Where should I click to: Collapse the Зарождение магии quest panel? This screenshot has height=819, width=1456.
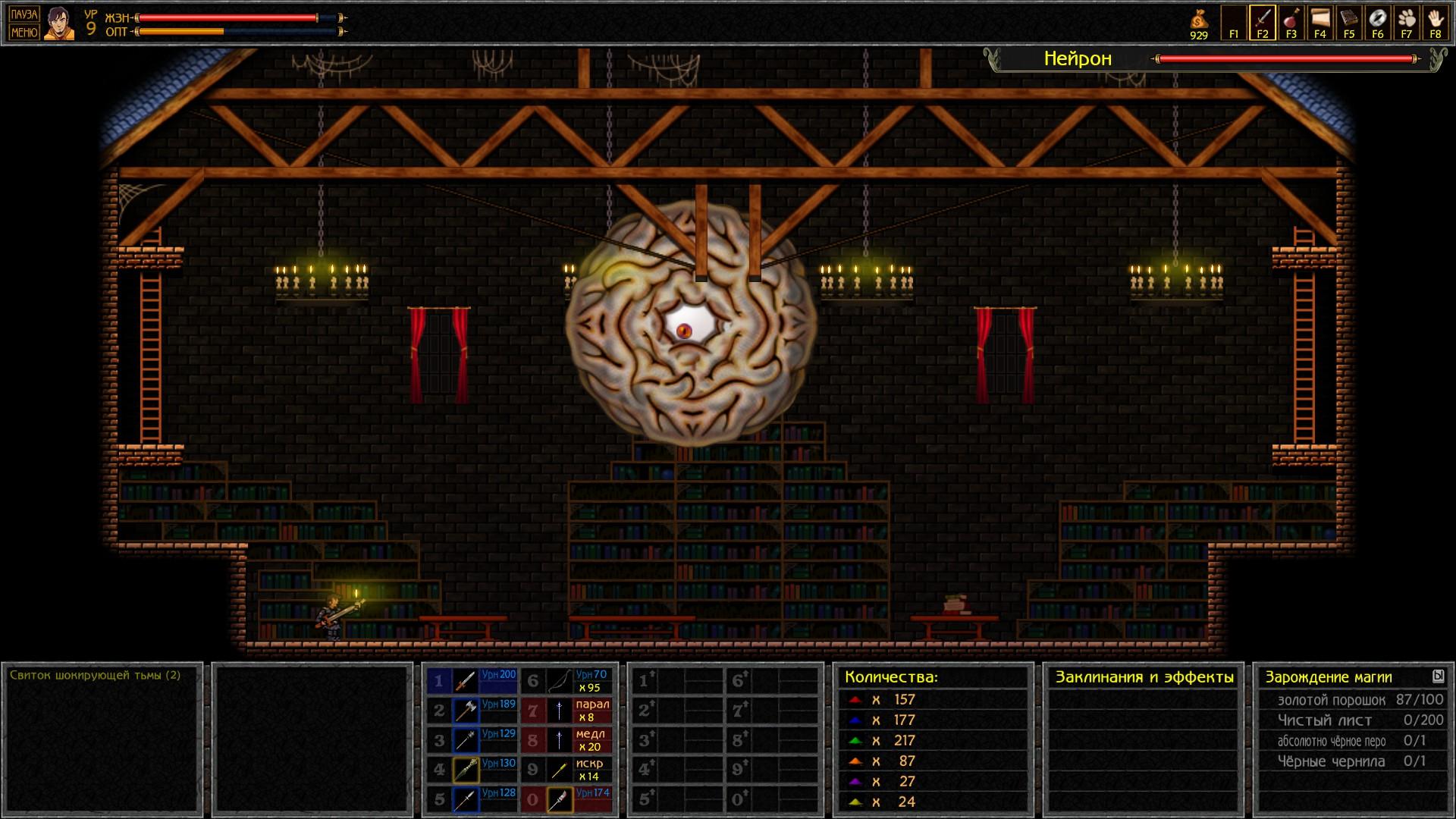(x=1438, y=676)
